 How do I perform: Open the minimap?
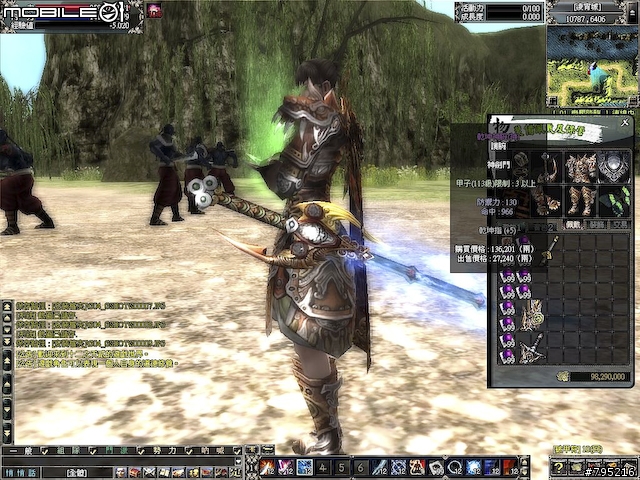(x=593, y=65)
